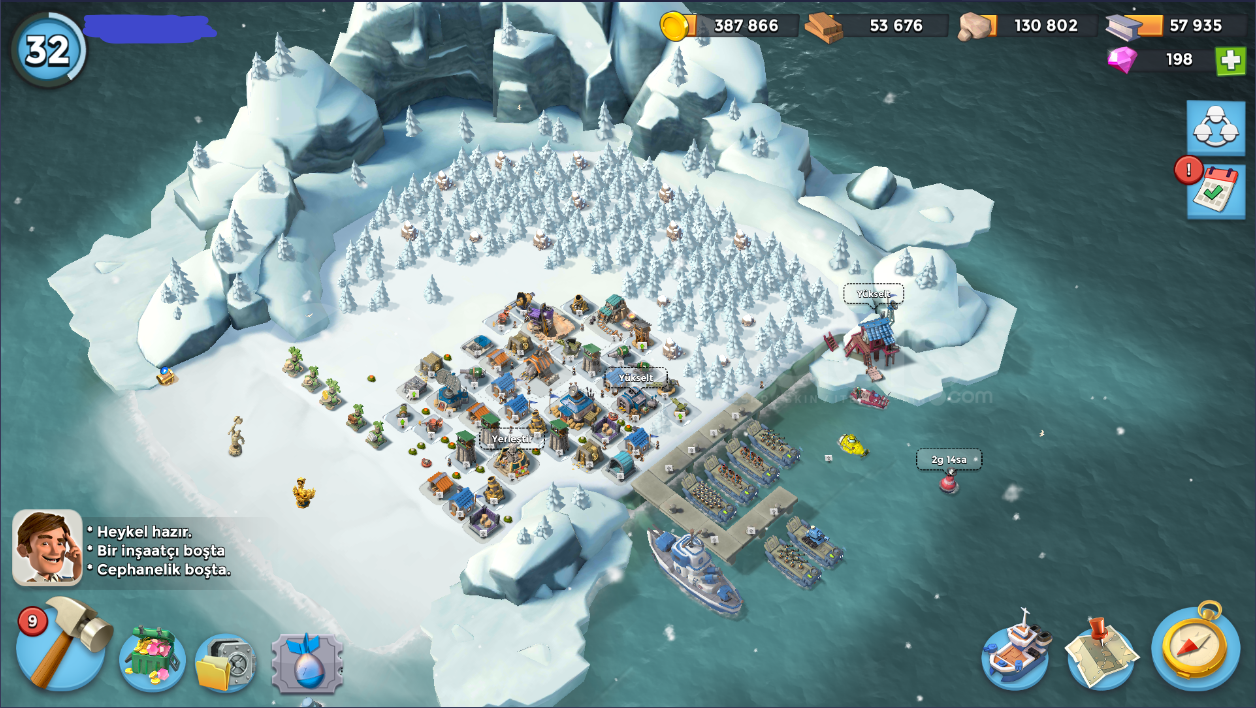Viewport: 1256px width, 708px height.
Task: Tap the "2g 14sa" timer bubble
Action: [949, 459]
